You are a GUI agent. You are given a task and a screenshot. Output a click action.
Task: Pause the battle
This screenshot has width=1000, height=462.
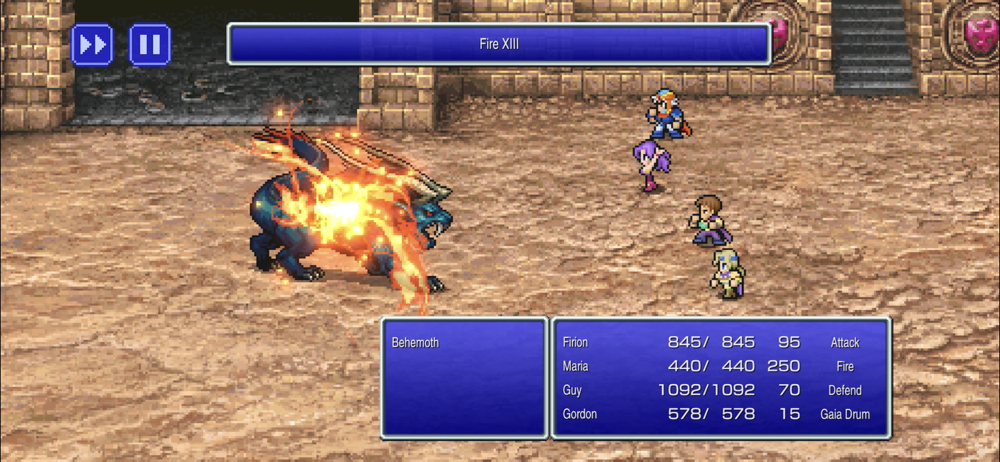click(150, 45)
